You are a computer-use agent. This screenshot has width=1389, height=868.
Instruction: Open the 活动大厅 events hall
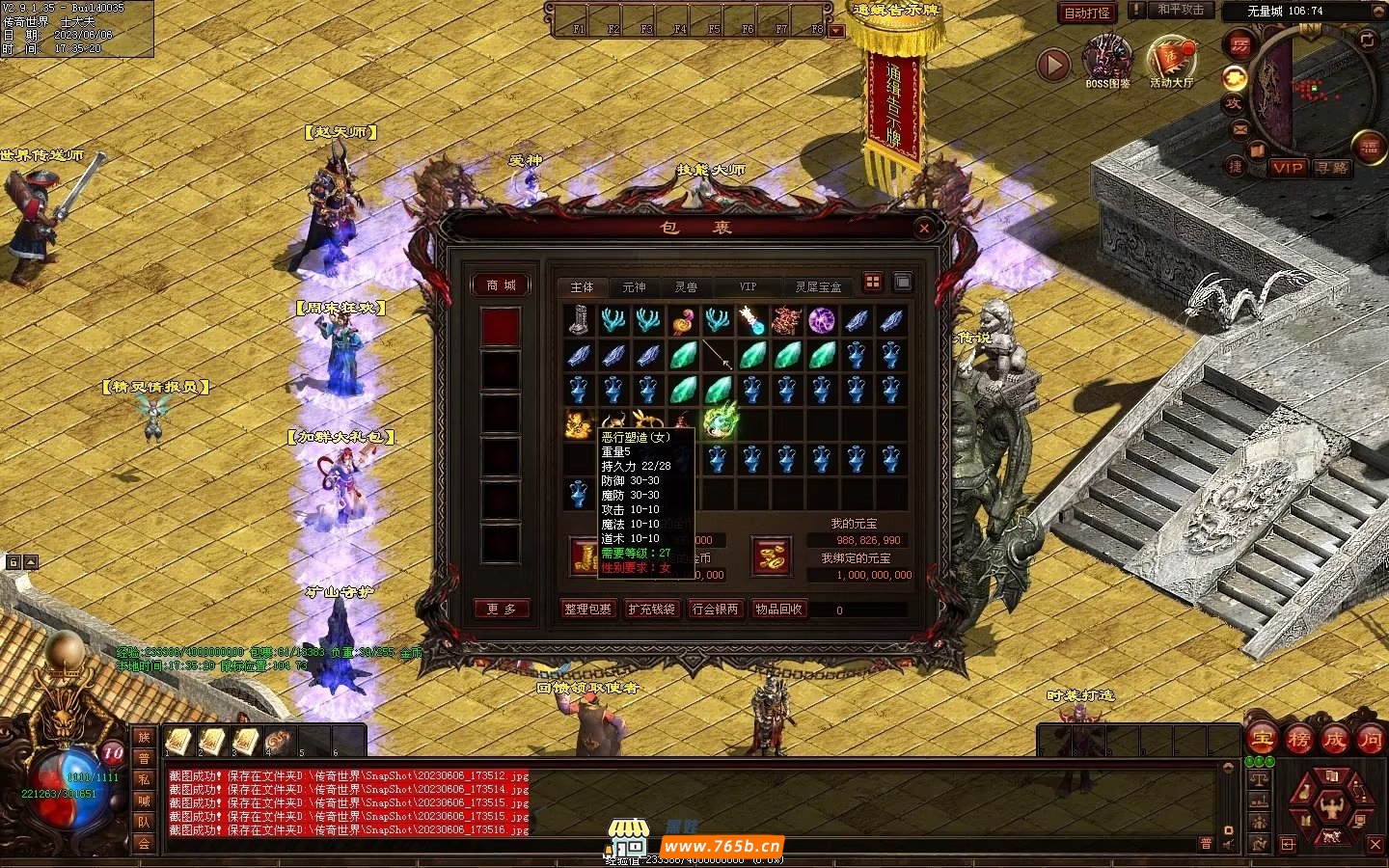1171,63
